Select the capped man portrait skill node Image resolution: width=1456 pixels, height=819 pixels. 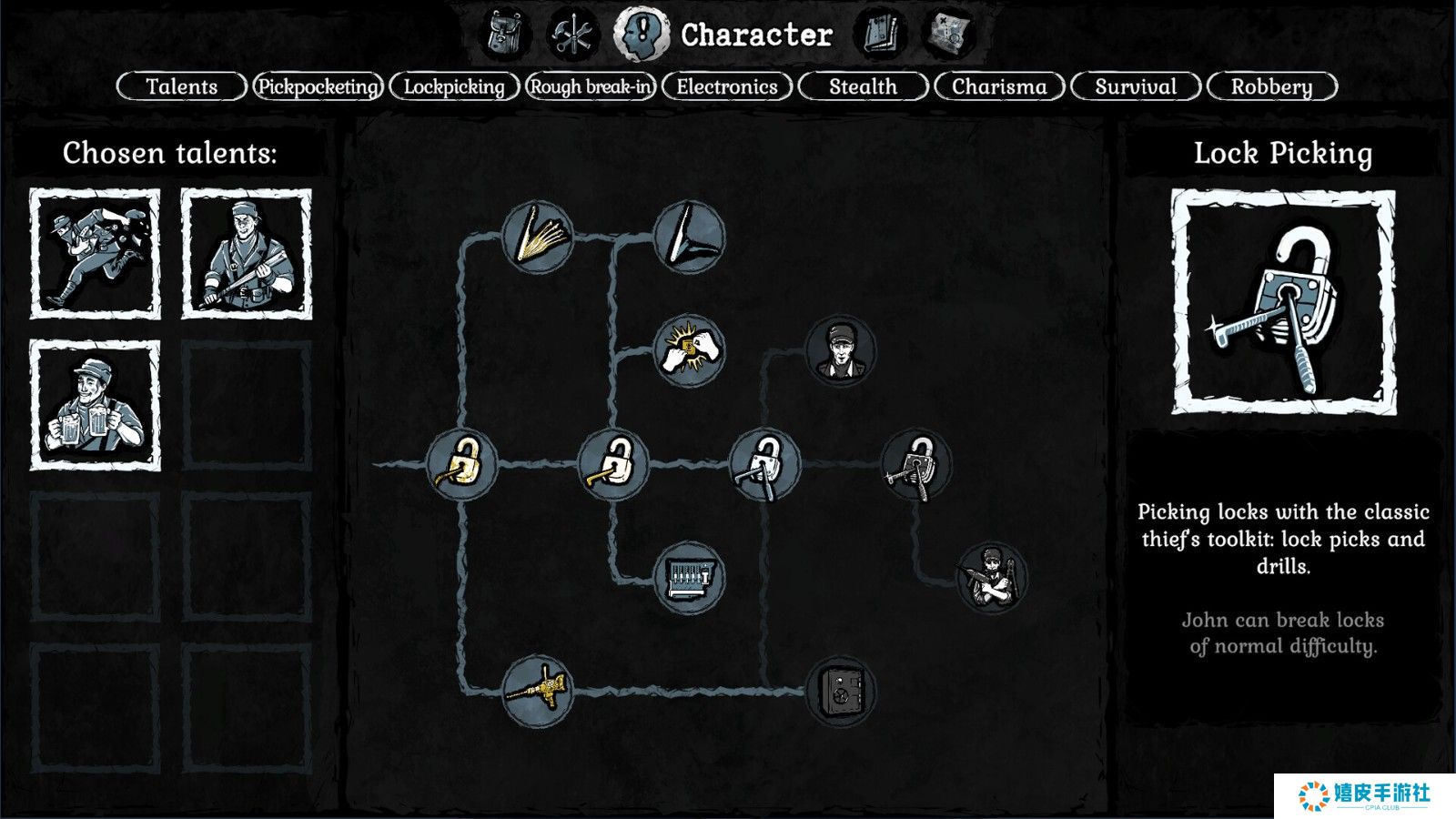click(x=840, y=351)
